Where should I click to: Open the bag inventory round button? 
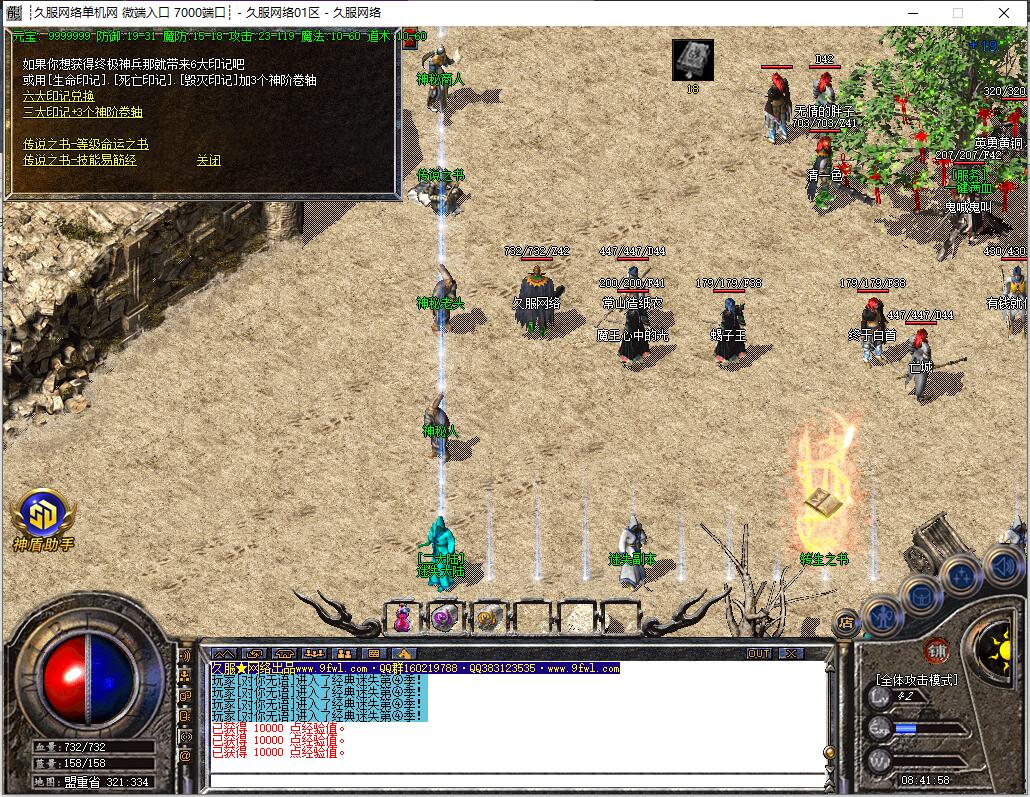(x=921, y=595)
